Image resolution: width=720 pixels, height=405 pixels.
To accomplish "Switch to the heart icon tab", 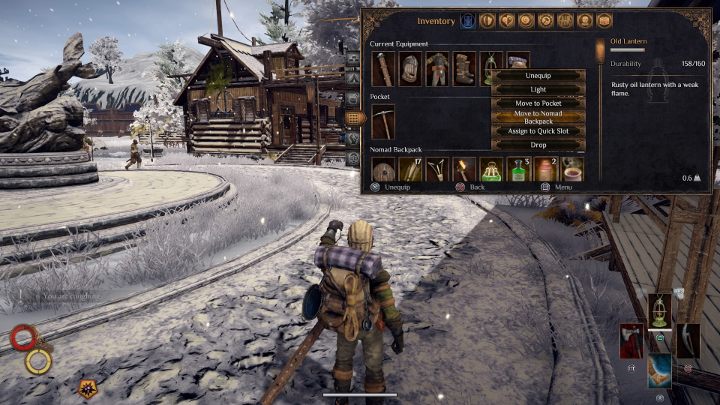I will point(507,20).
